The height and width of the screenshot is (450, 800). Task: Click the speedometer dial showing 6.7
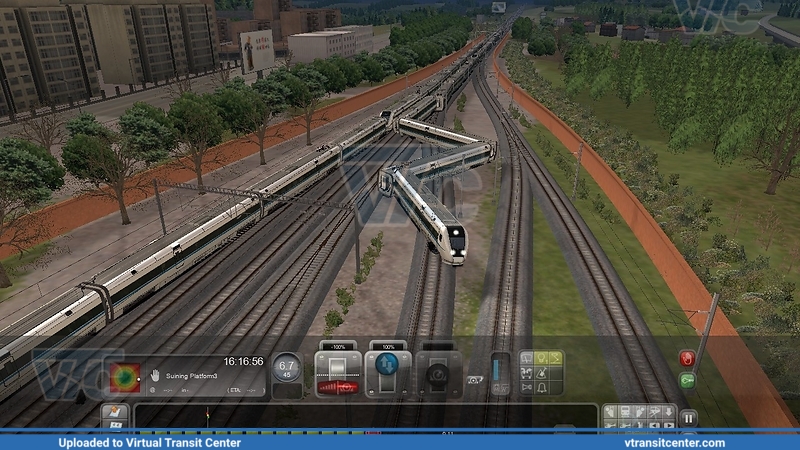pos(287,370)
